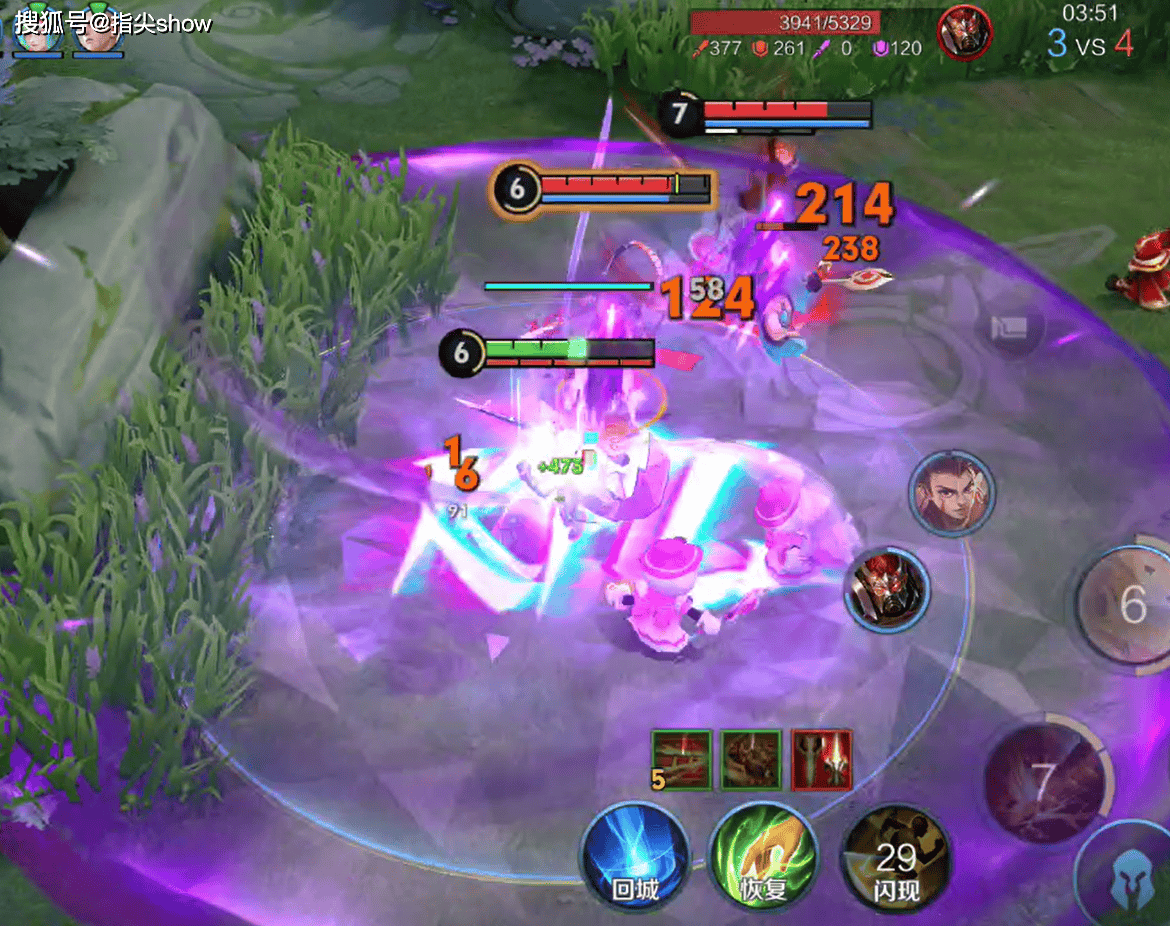Inspect the red-bordered twin blades buff icon

[x=822, y=760]
